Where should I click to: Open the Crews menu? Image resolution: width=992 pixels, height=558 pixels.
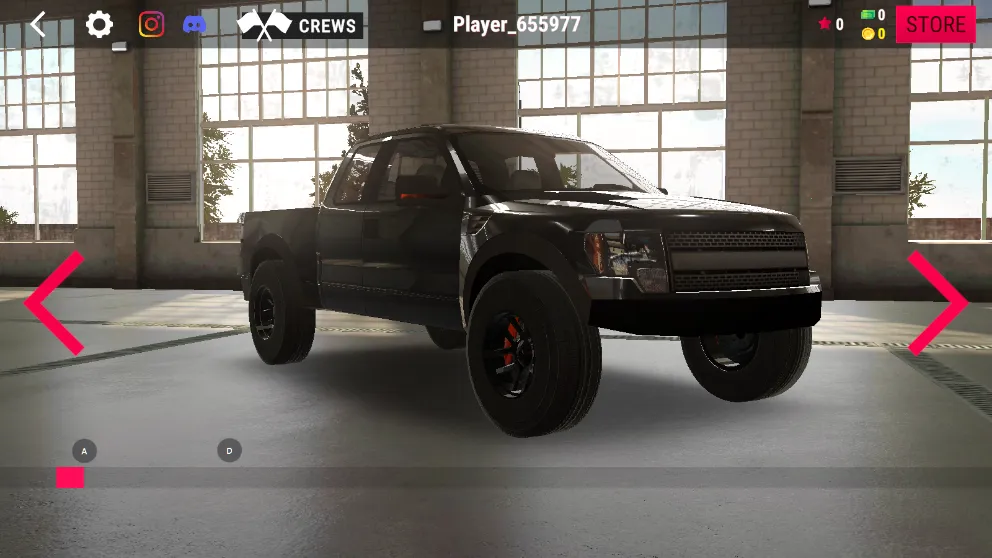(300, 25)
